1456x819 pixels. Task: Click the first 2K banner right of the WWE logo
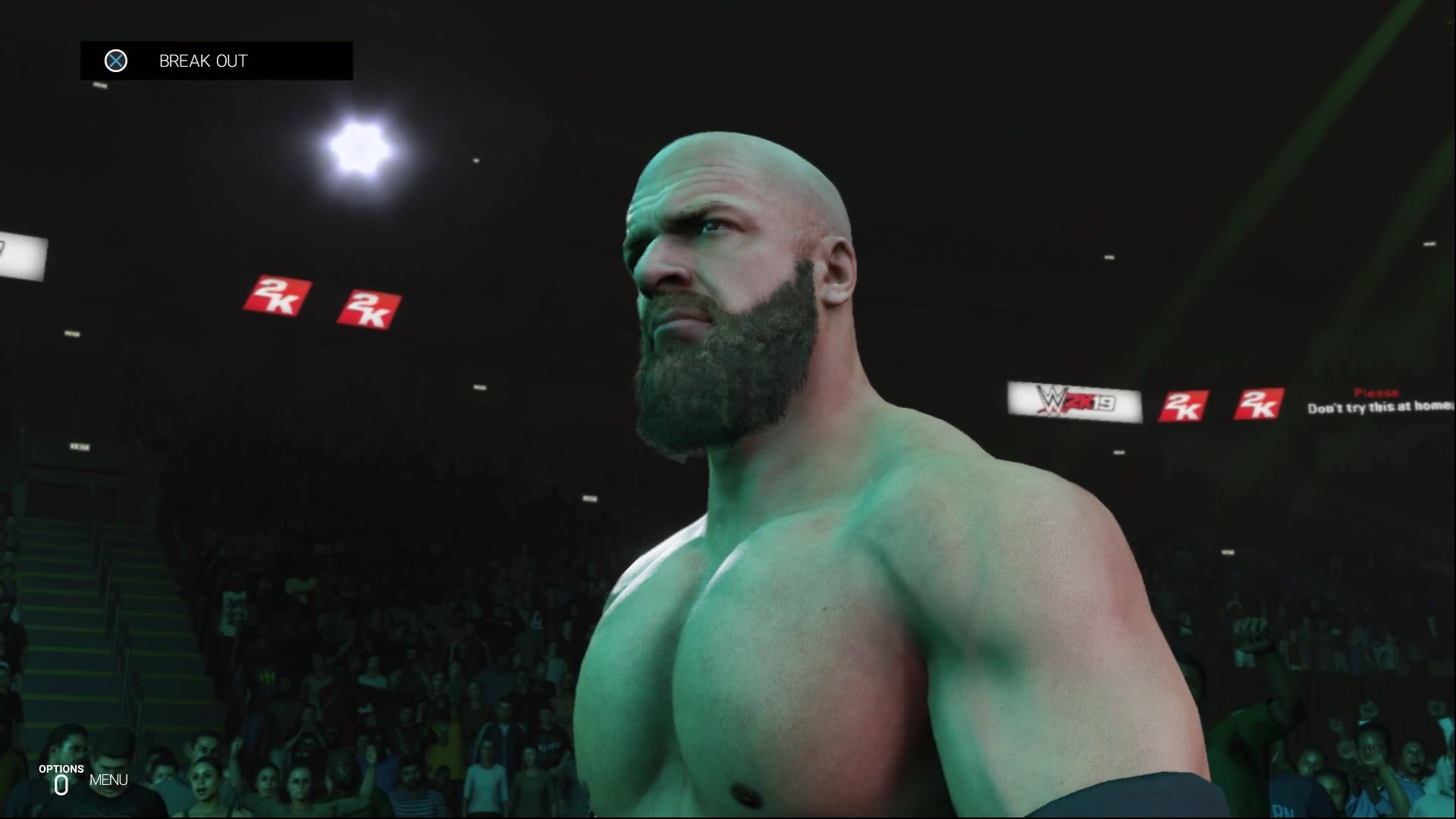click(x=1184, y=407)
